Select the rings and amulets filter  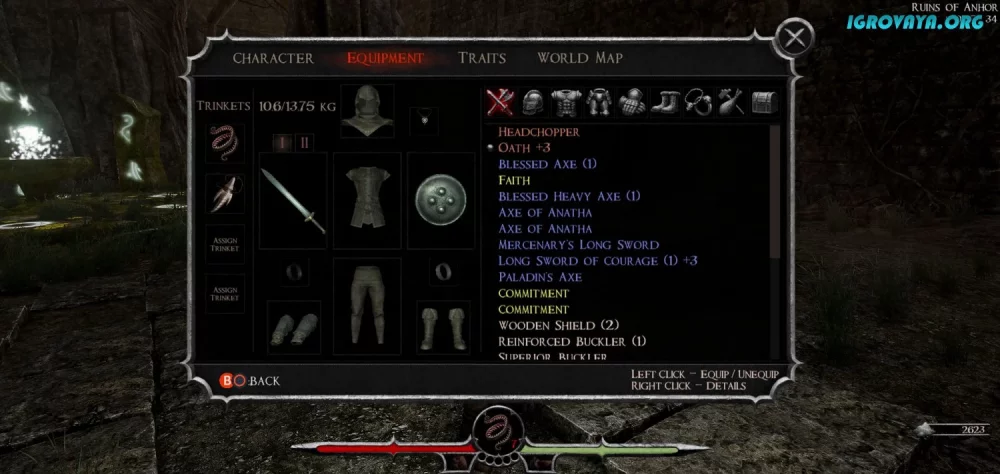(x=698, y=102)
